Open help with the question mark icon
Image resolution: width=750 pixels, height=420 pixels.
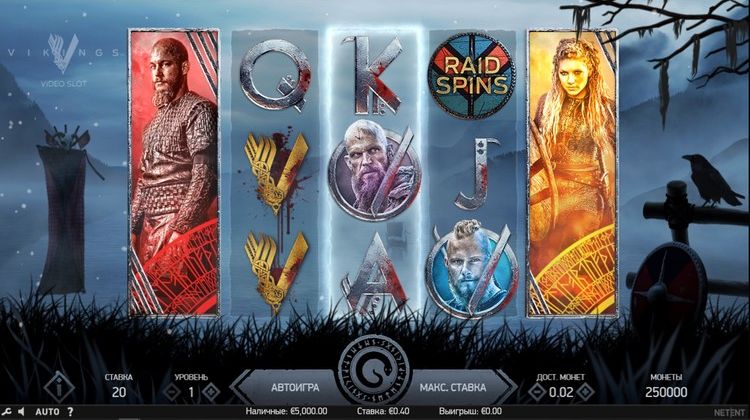[x=70, y=411]
